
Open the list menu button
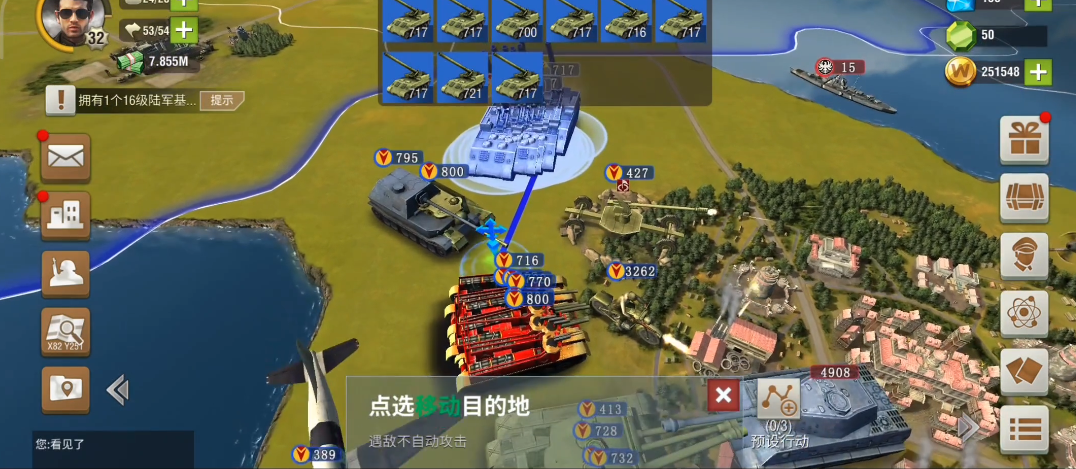pos(1024,429)
